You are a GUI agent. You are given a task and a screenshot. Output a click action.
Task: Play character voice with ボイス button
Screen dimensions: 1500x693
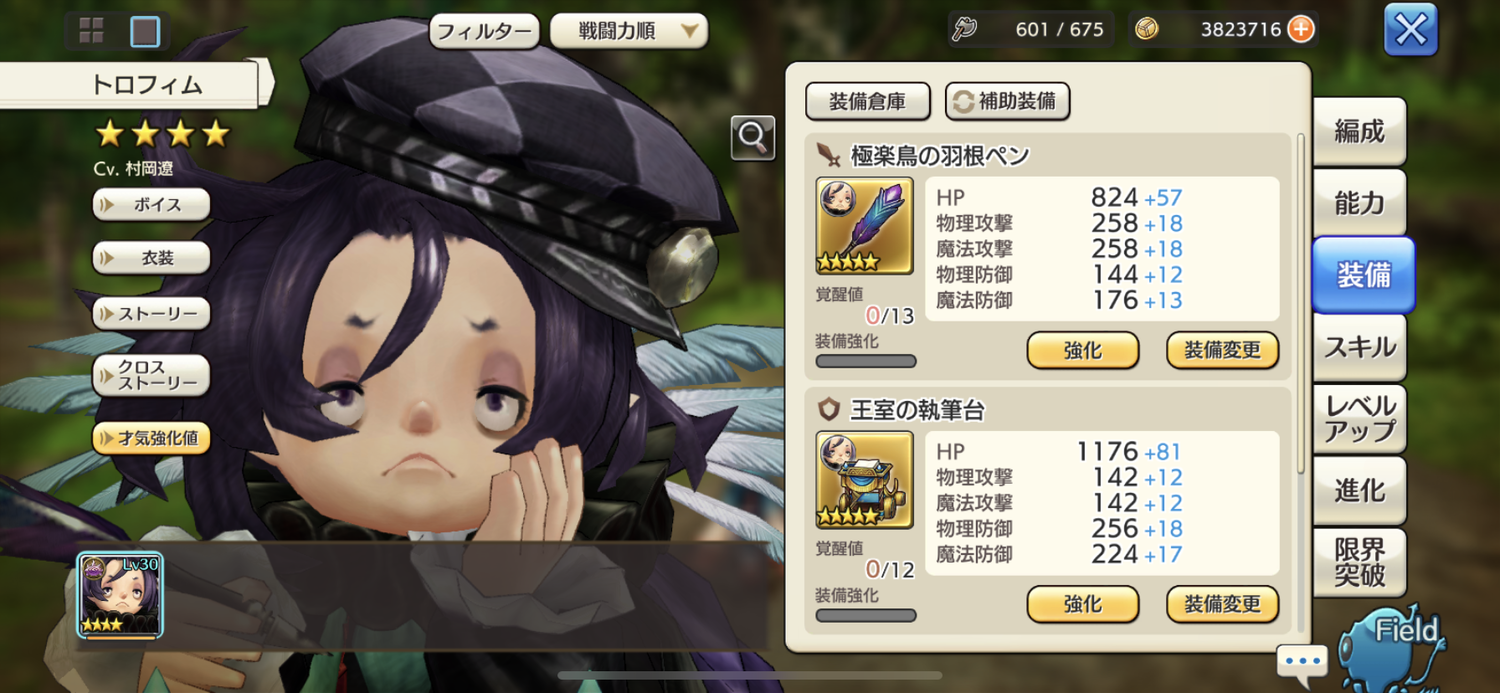point(152,204)
